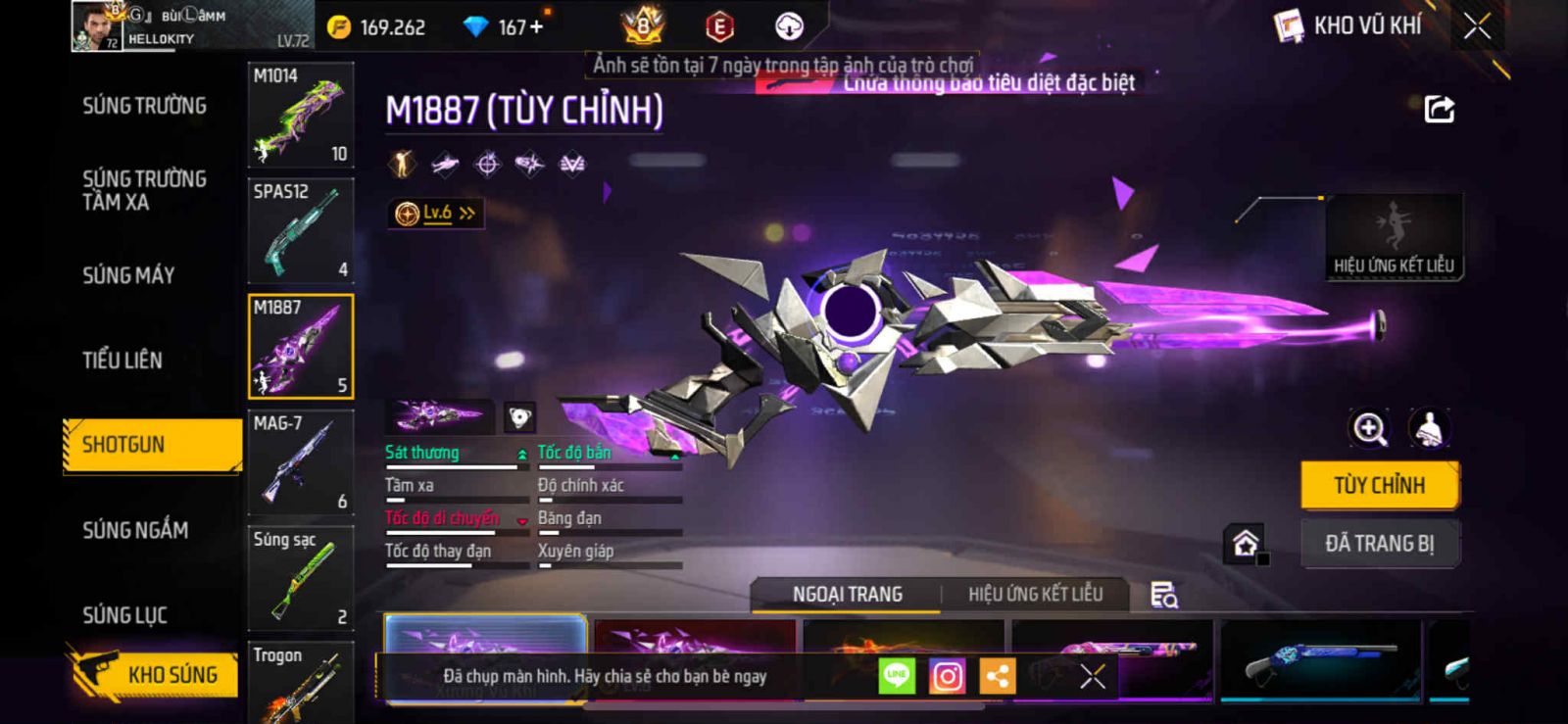Screen dimensions: 1568x724
Task: Dismiss the screenshot share banner
Action: [1092, 676]
